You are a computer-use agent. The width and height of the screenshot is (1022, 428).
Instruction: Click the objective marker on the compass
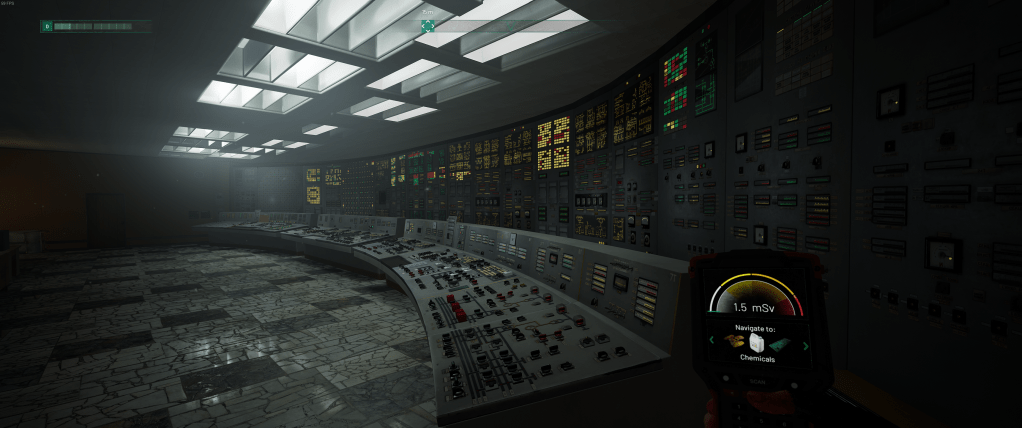428,26
